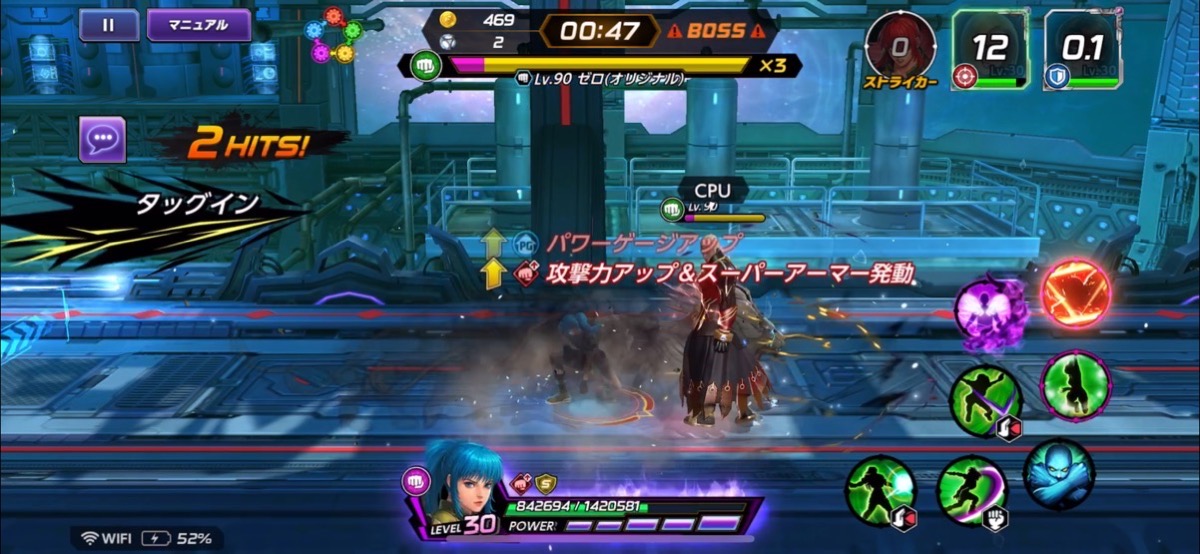
Task: Open the purple chat bubble
Action: [102, 139]
